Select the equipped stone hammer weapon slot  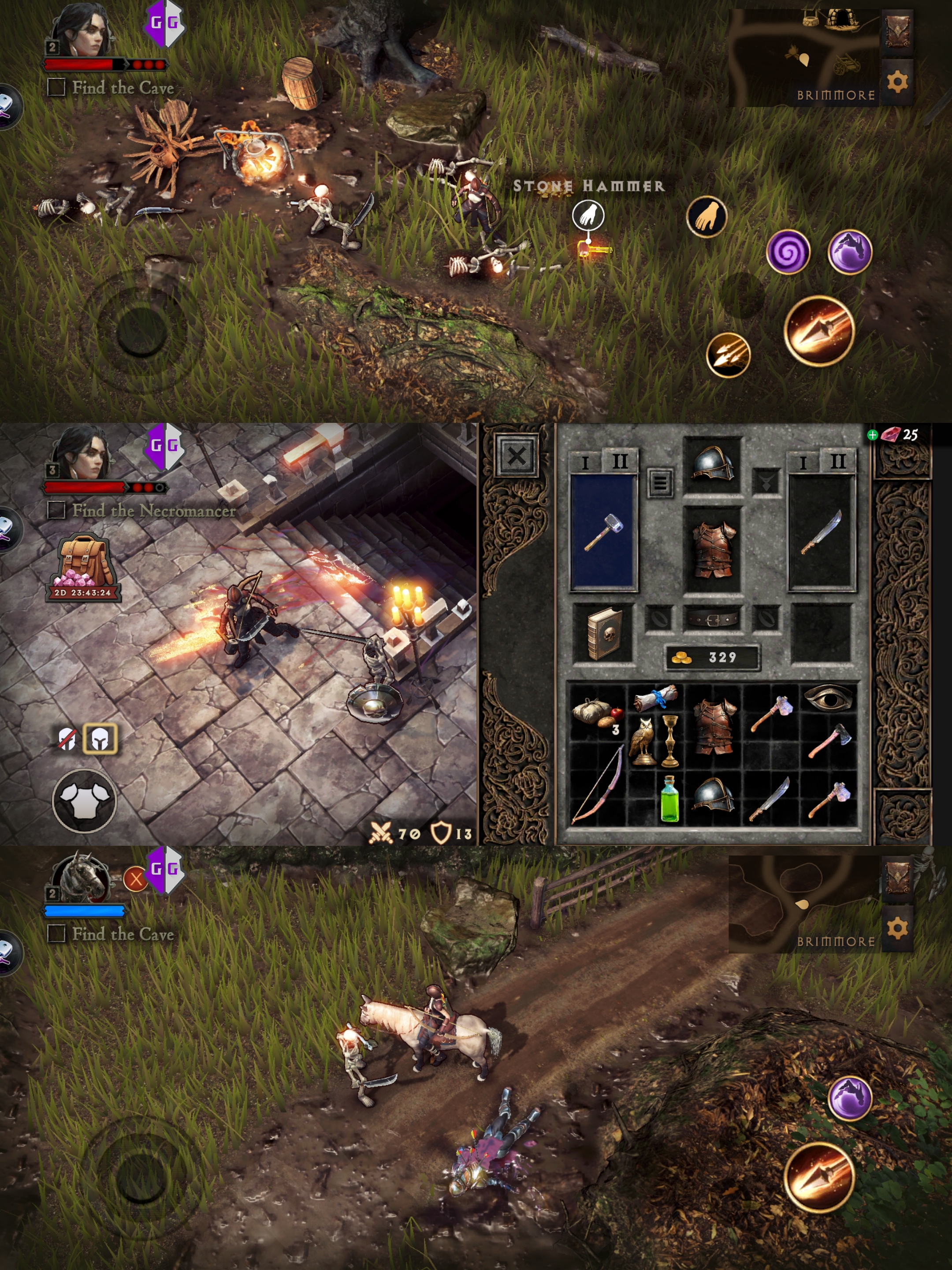coord(603,532)
